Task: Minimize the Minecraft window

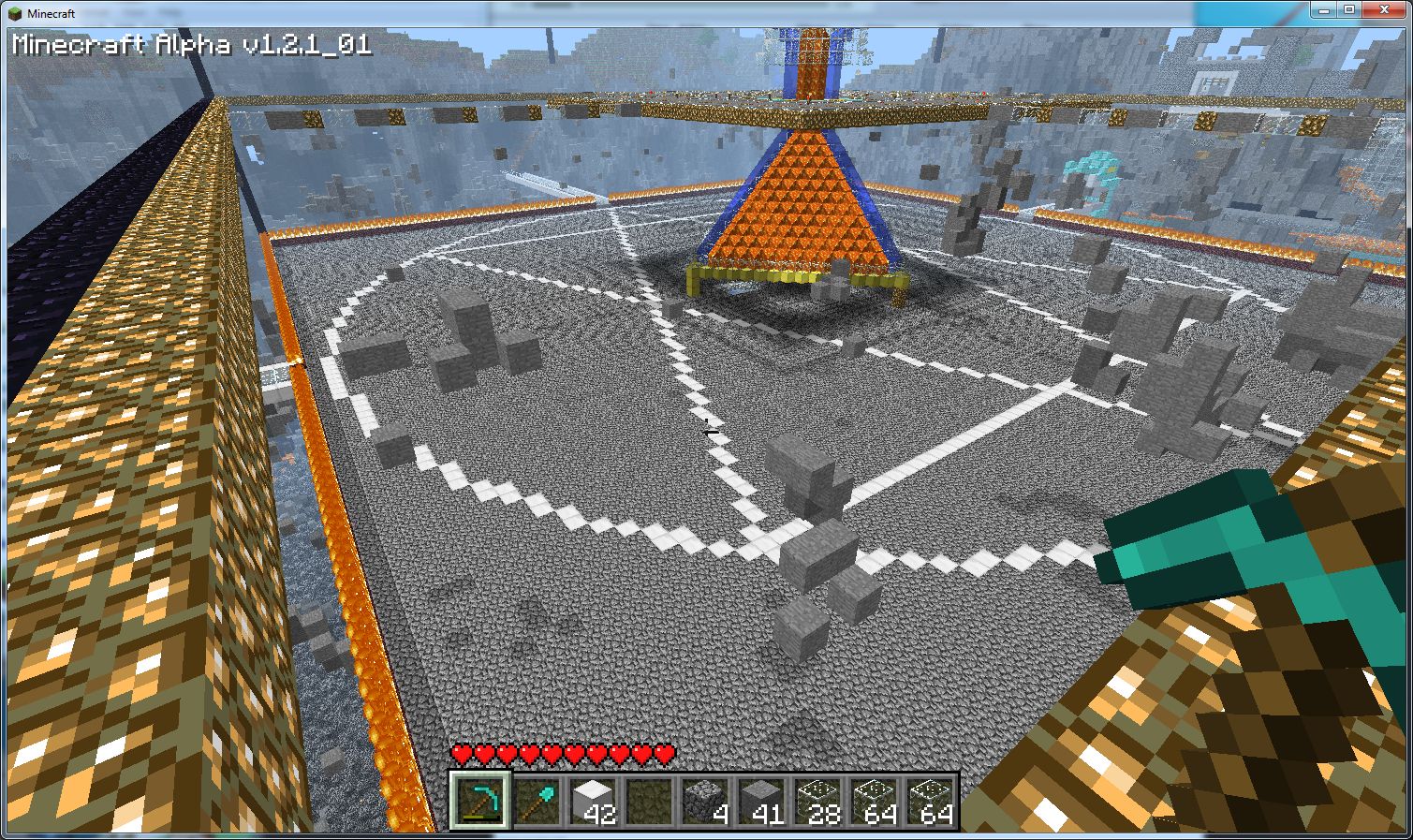Action: point(1326,10)
